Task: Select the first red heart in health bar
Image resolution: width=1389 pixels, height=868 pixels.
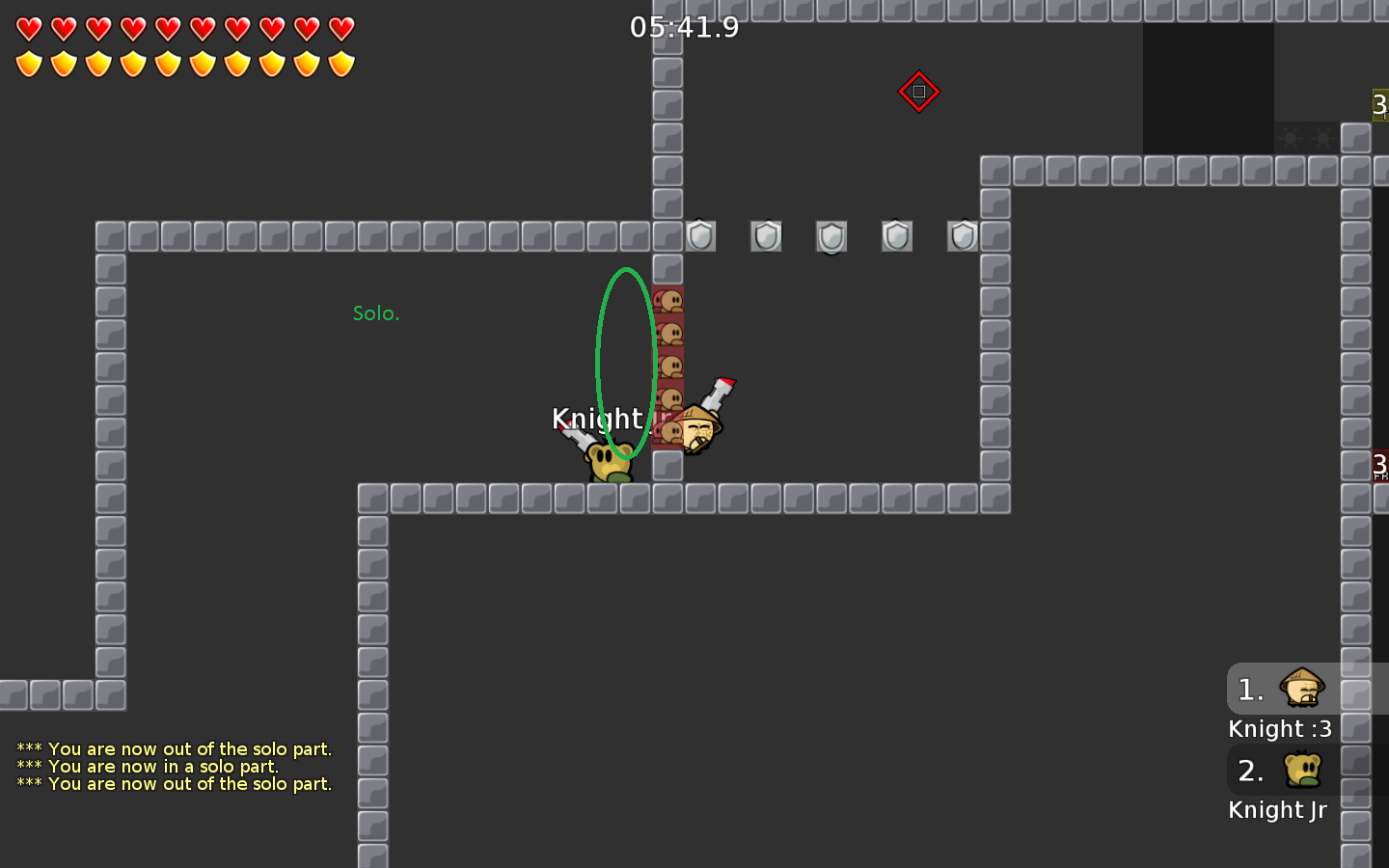Action: [x=29, y=29]
